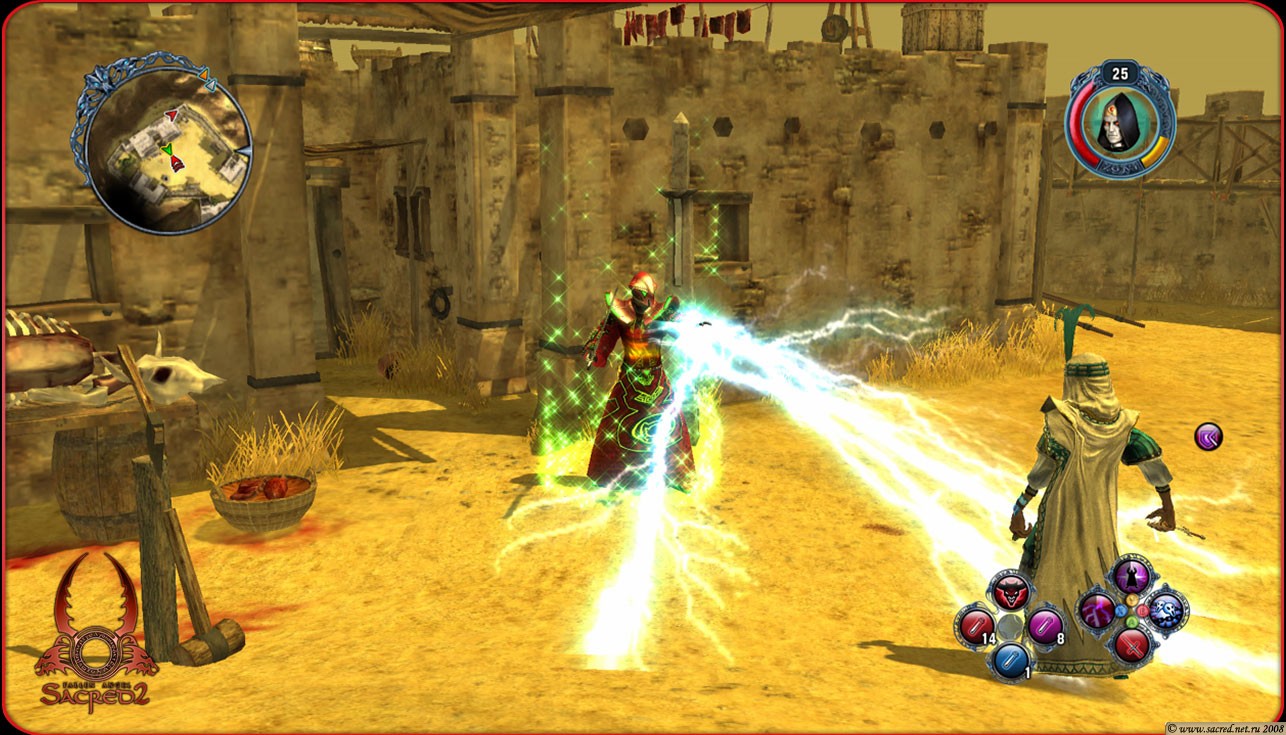This screenshot has width=1286, height=735.
Task: Click the orange marker above the minimap
Action: click(x=205, y=76)
